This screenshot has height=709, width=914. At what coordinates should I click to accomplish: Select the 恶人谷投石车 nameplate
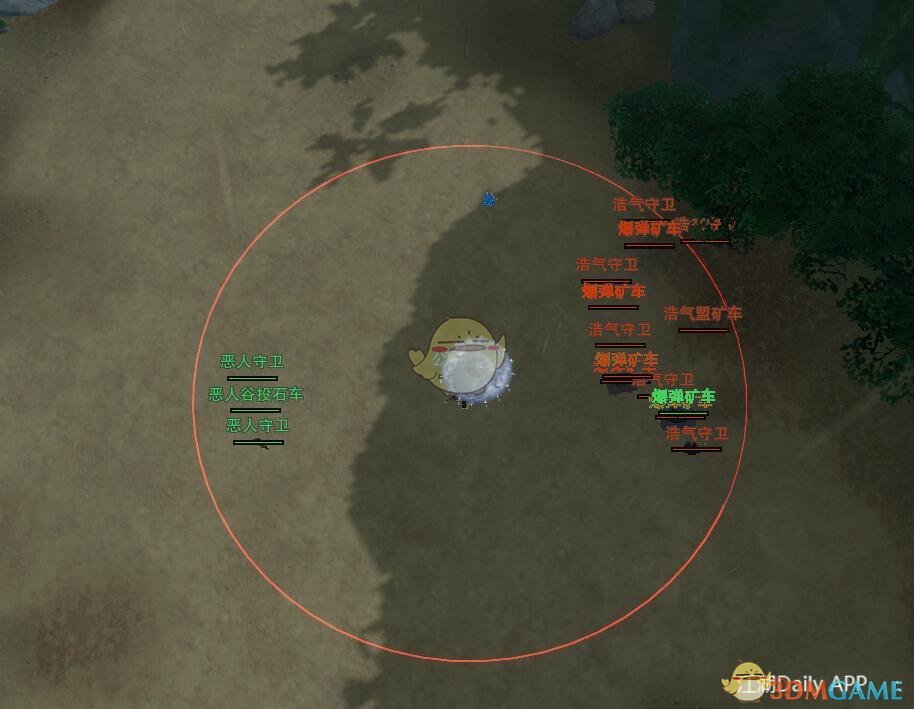[x=255, y=395]
